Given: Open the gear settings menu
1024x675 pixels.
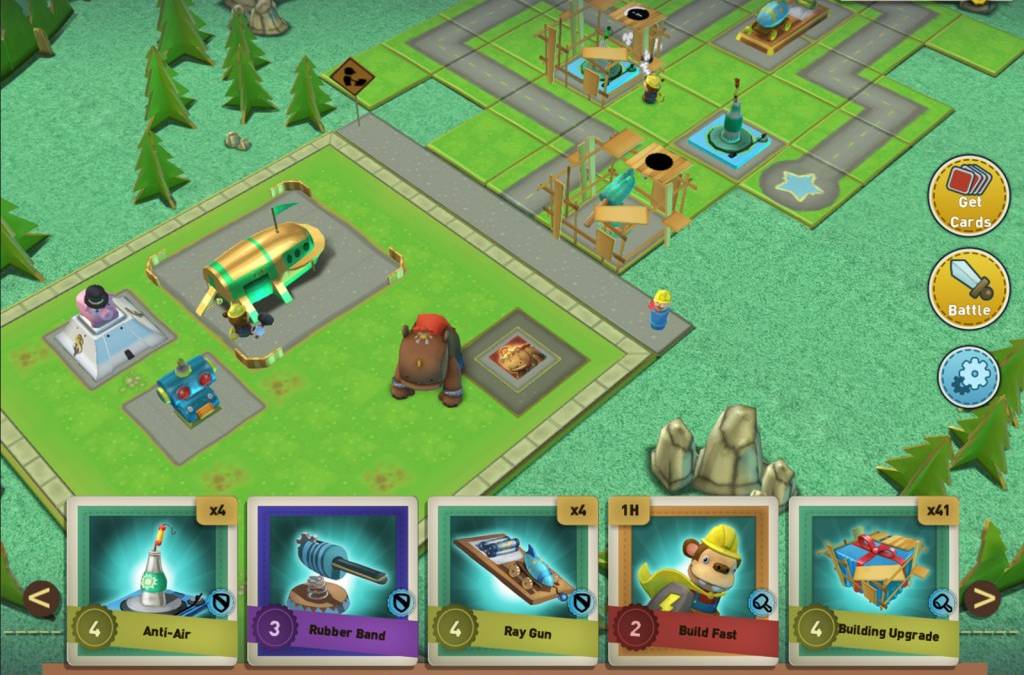Looking at the screenshot, I should click(x=968, y=376).
